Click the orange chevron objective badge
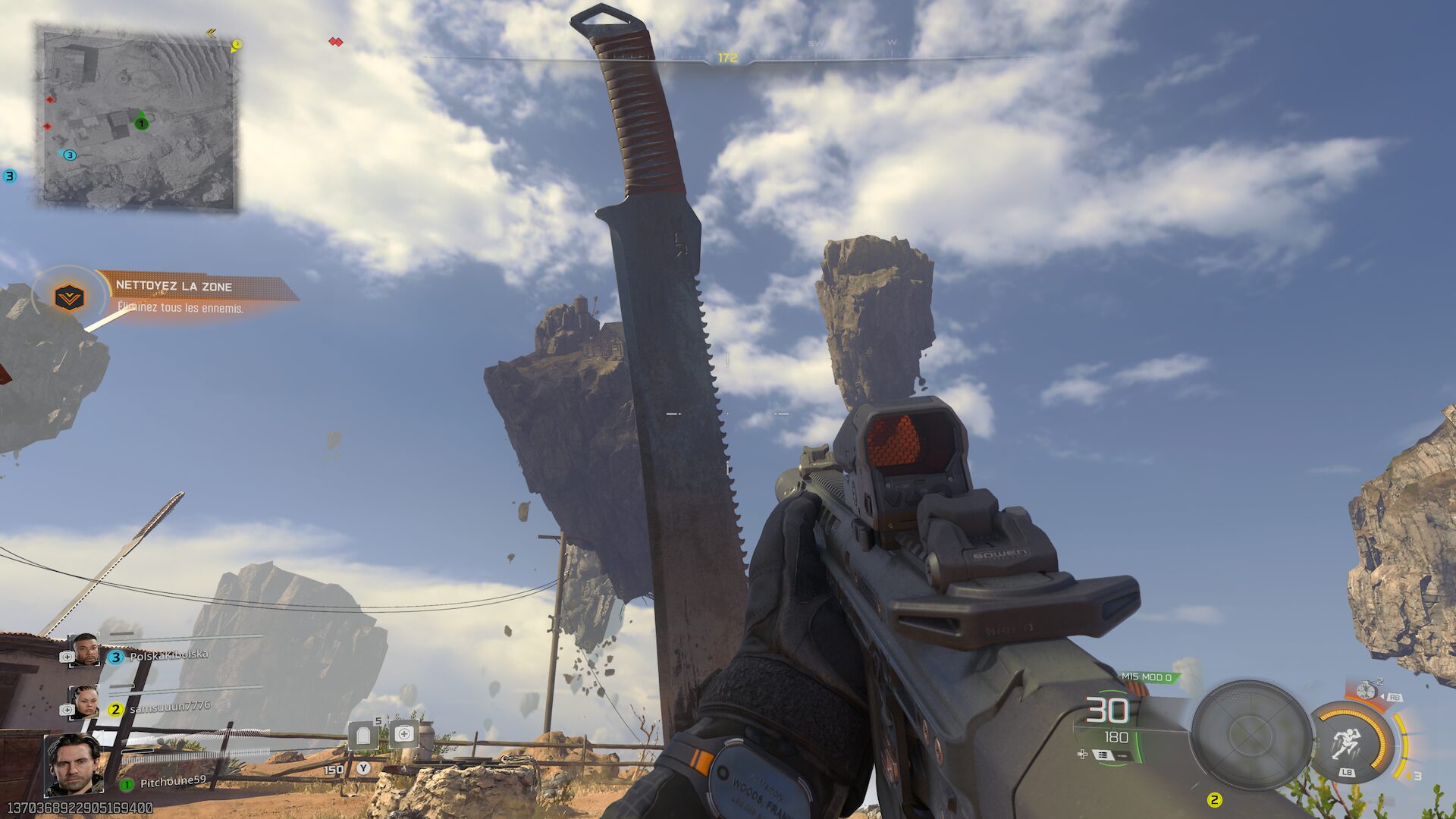The width and height of the screenshot is (1456, 819). (x=70, y=297)
